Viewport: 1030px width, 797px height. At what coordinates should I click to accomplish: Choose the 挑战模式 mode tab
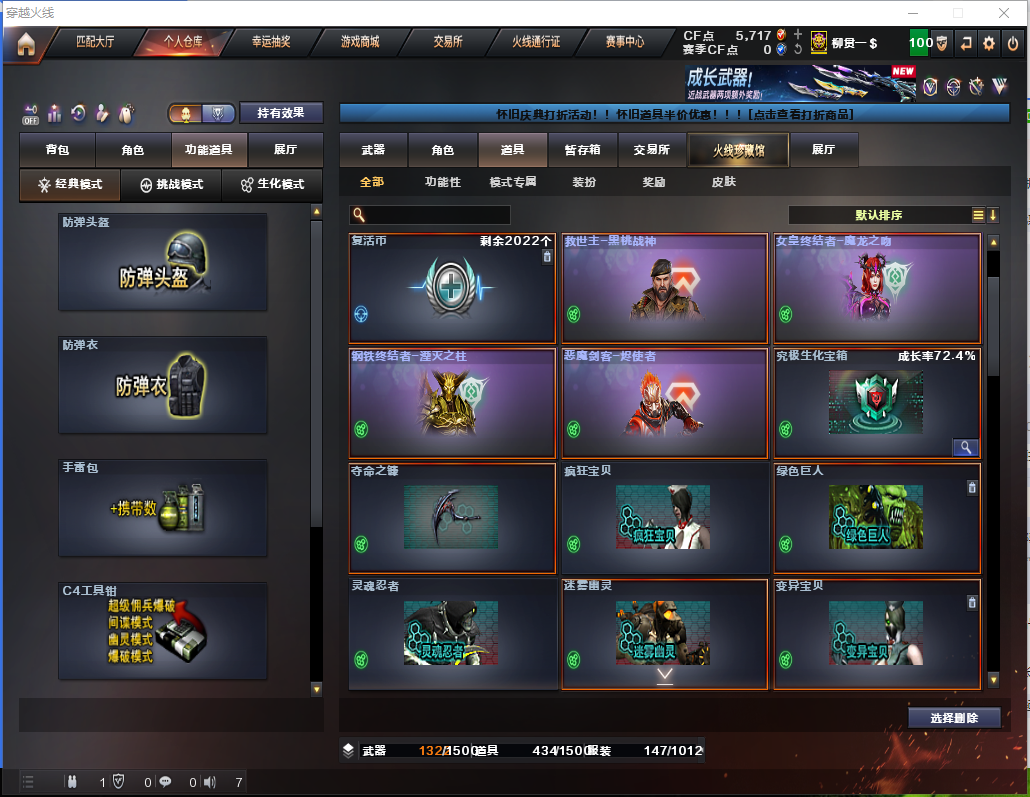(171, 185)
